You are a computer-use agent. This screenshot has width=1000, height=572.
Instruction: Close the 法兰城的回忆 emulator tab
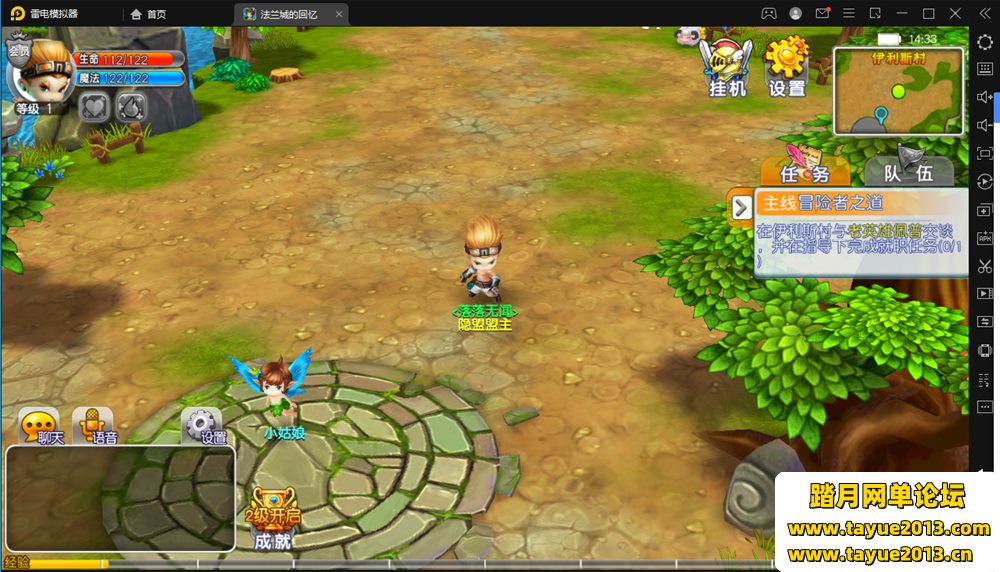(x=339, y=14)
